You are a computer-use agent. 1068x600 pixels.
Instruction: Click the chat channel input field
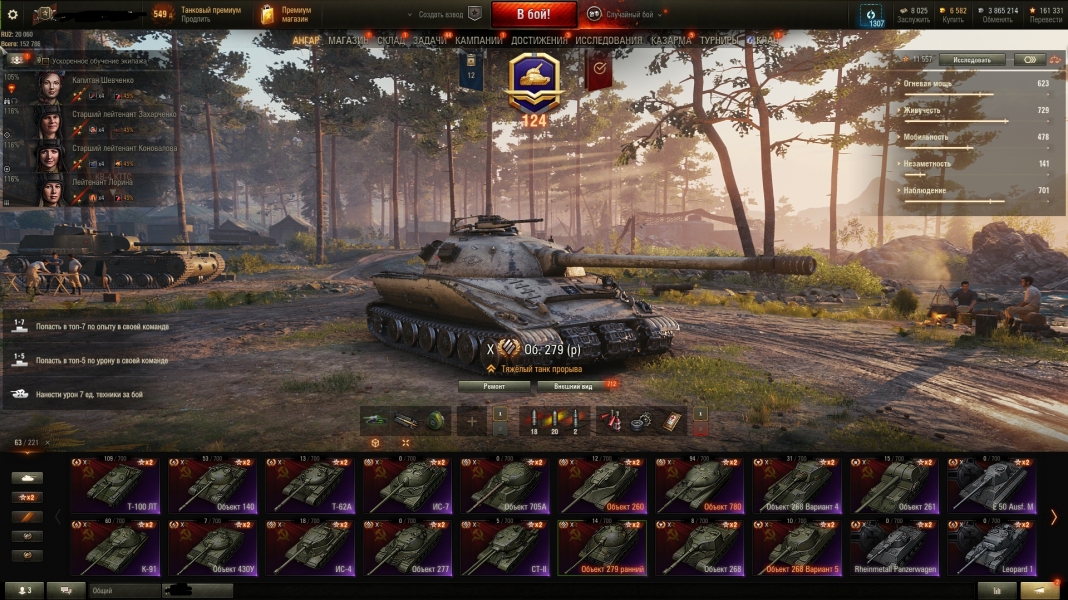pos(125,590)
